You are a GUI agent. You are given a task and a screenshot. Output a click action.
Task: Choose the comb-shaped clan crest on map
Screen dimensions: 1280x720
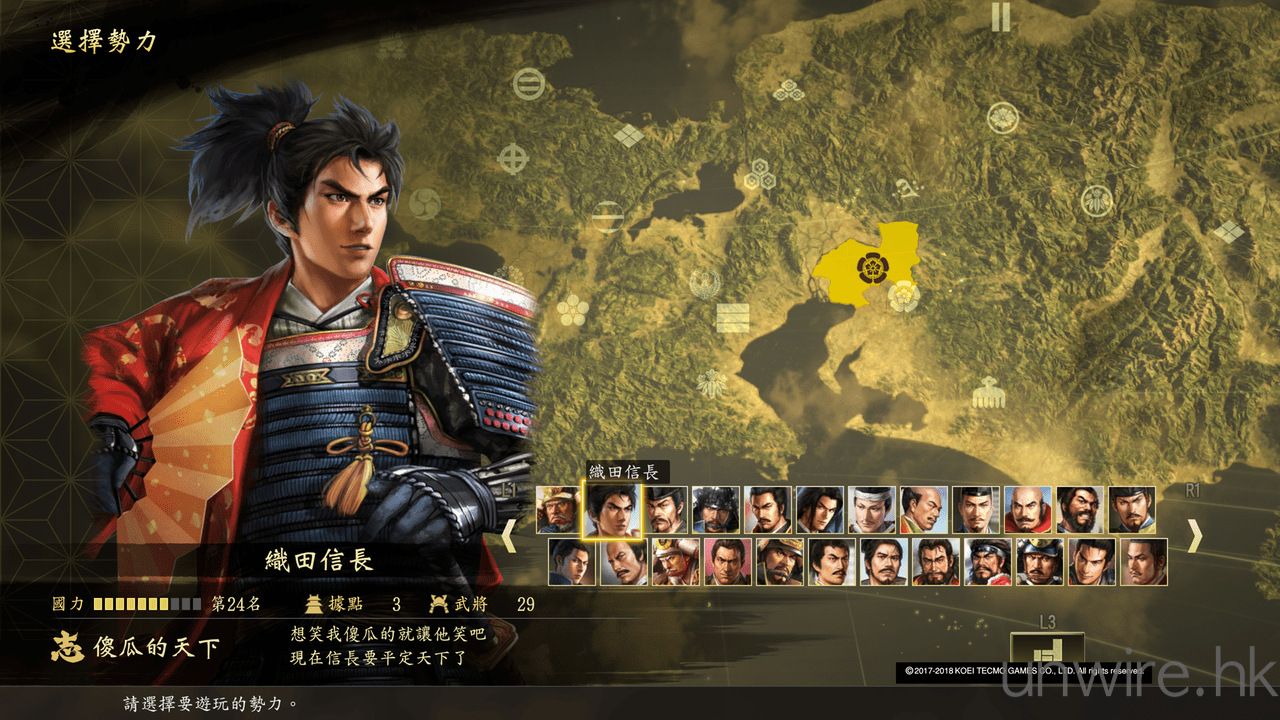click(988, 391)
